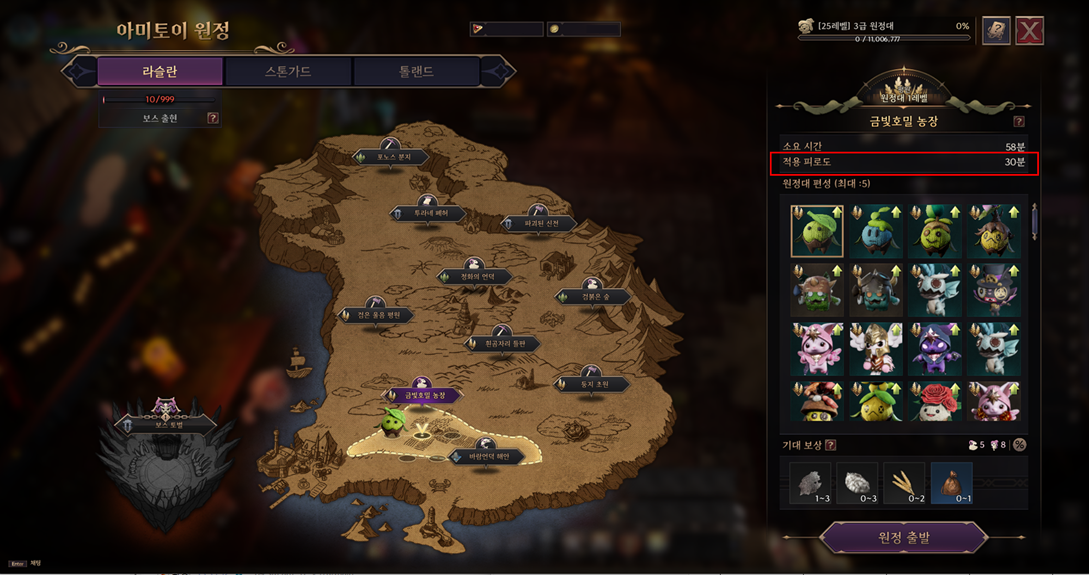Show help for 보스 출현 gauge

point(212,118)
